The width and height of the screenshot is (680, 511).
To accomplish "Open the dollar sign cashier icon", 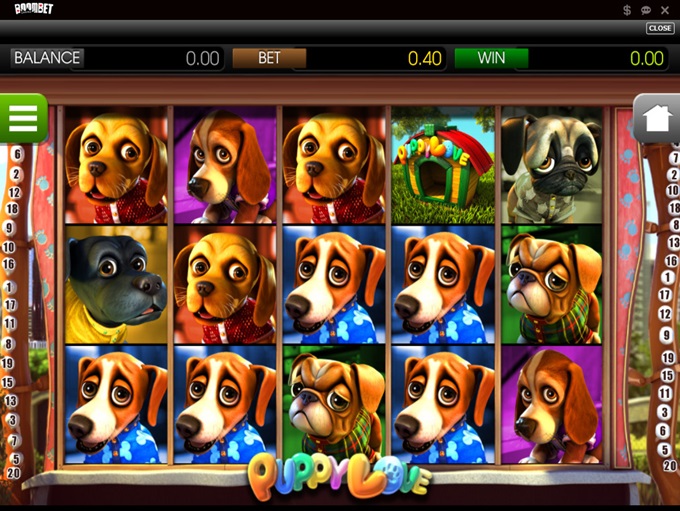I will [x=627, y=9].
